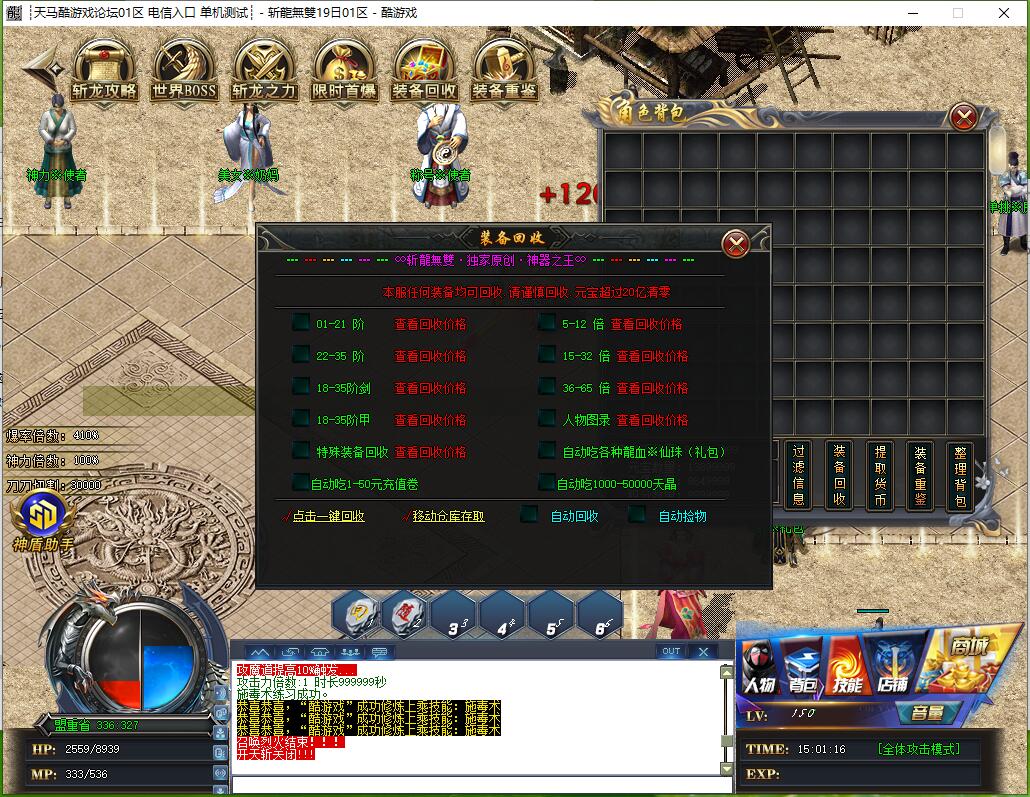Click the 装备回收 top bar icon
This screenshot has height=797, width=1030.
[424, 70]
